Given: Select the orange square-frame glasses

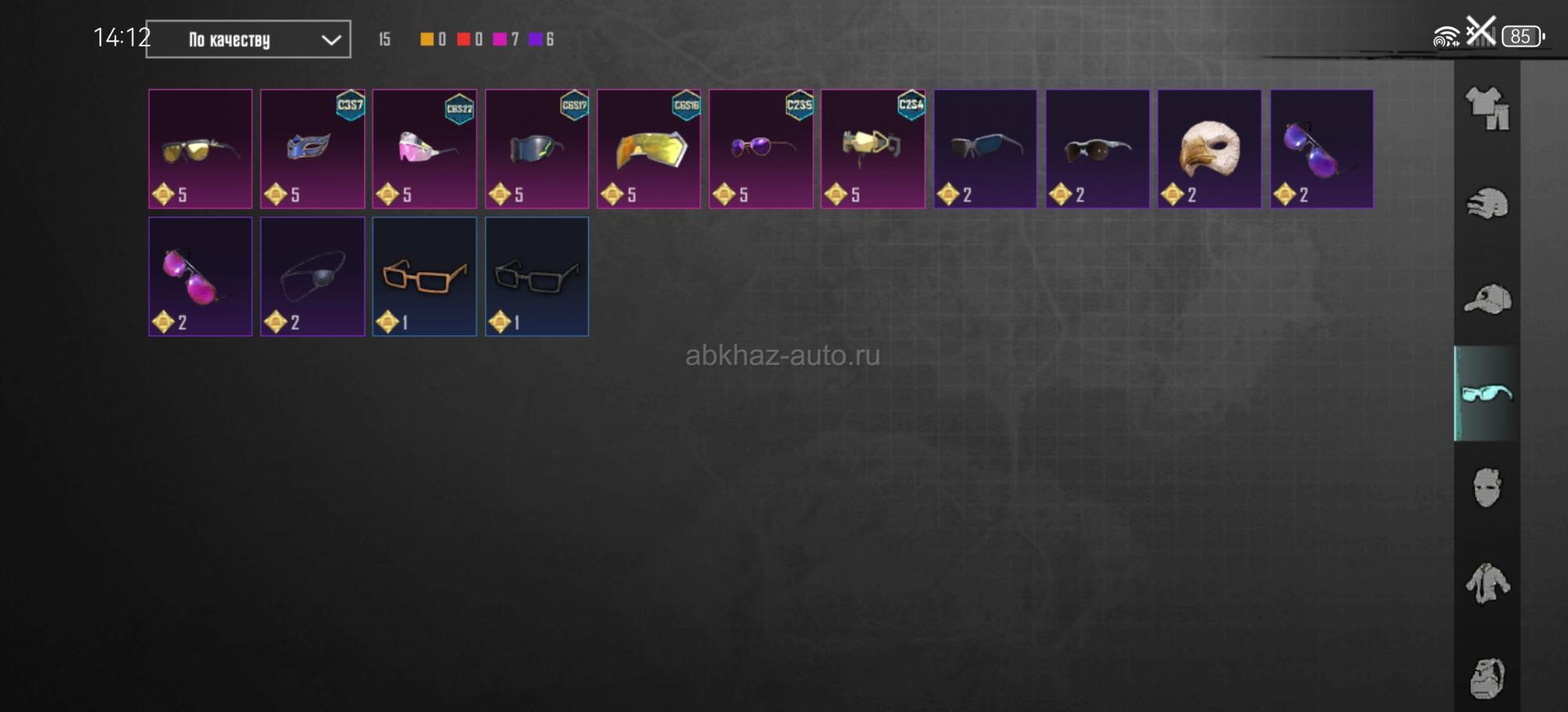Looking at the screenshot, I should click(x=424, y=276).
